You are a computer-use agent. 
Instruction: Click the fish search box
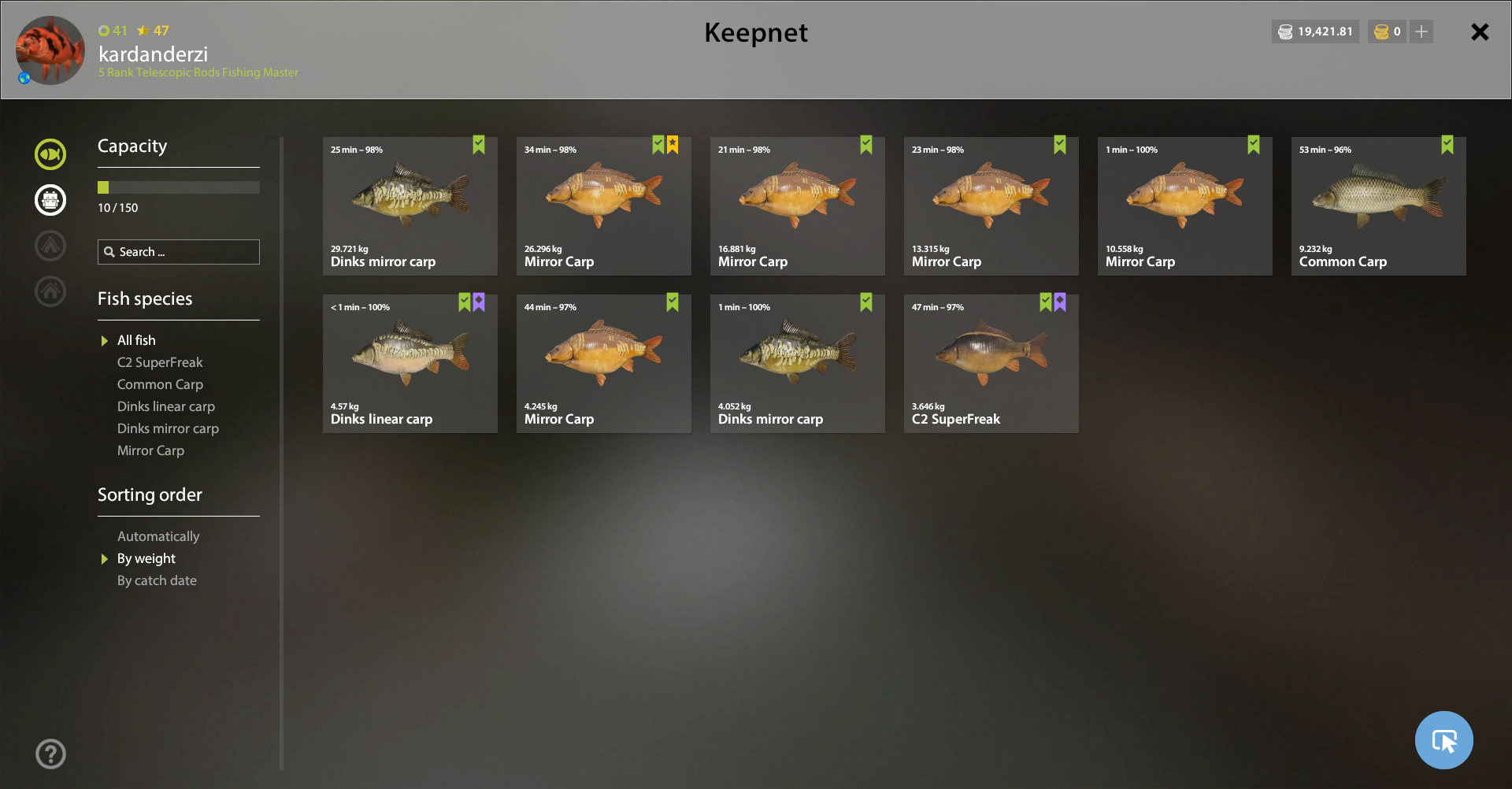[179, 252]
